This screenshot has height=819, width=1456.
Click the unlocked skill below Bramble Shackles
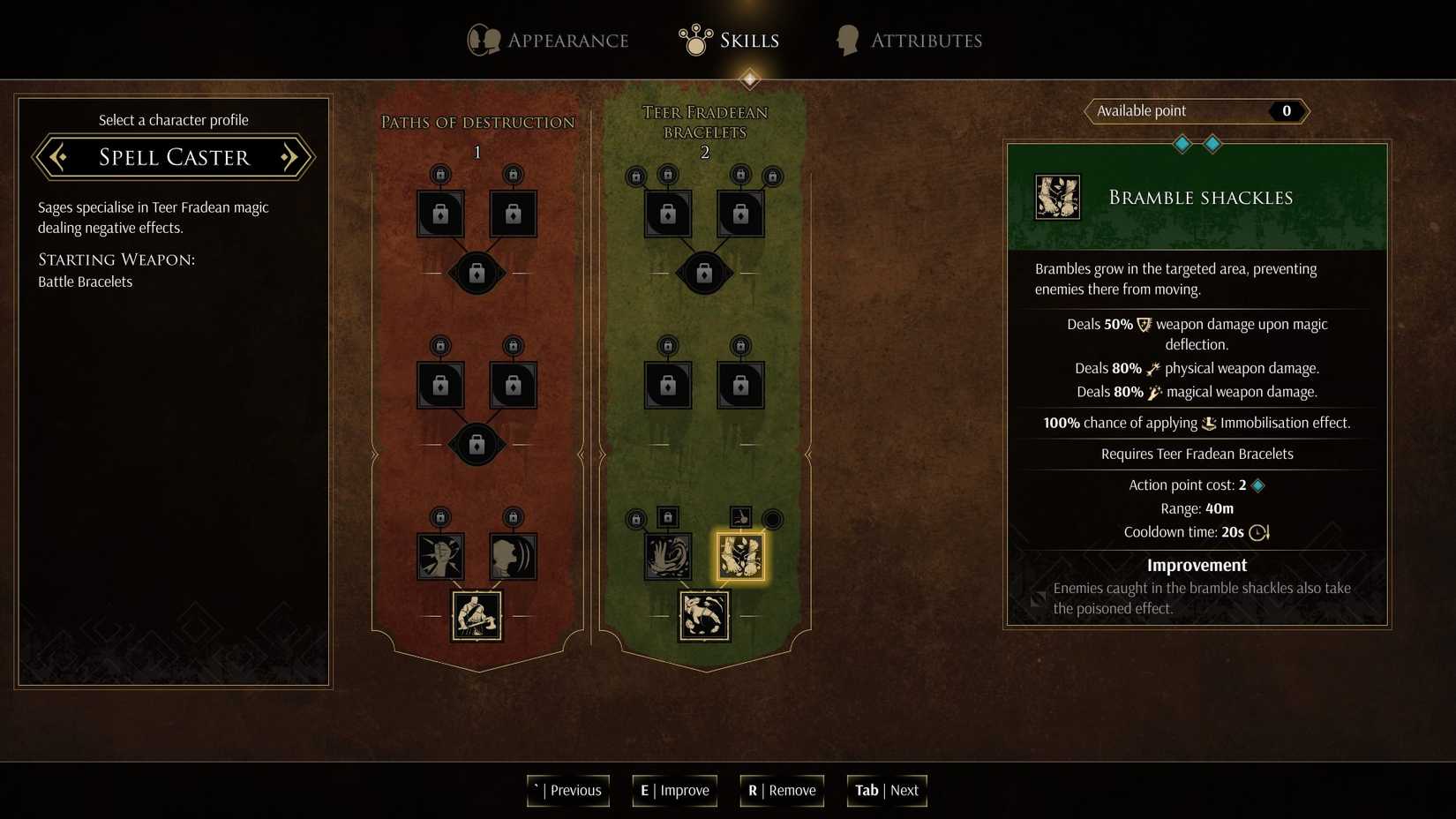pyautogui.click(x=705, y=615)
